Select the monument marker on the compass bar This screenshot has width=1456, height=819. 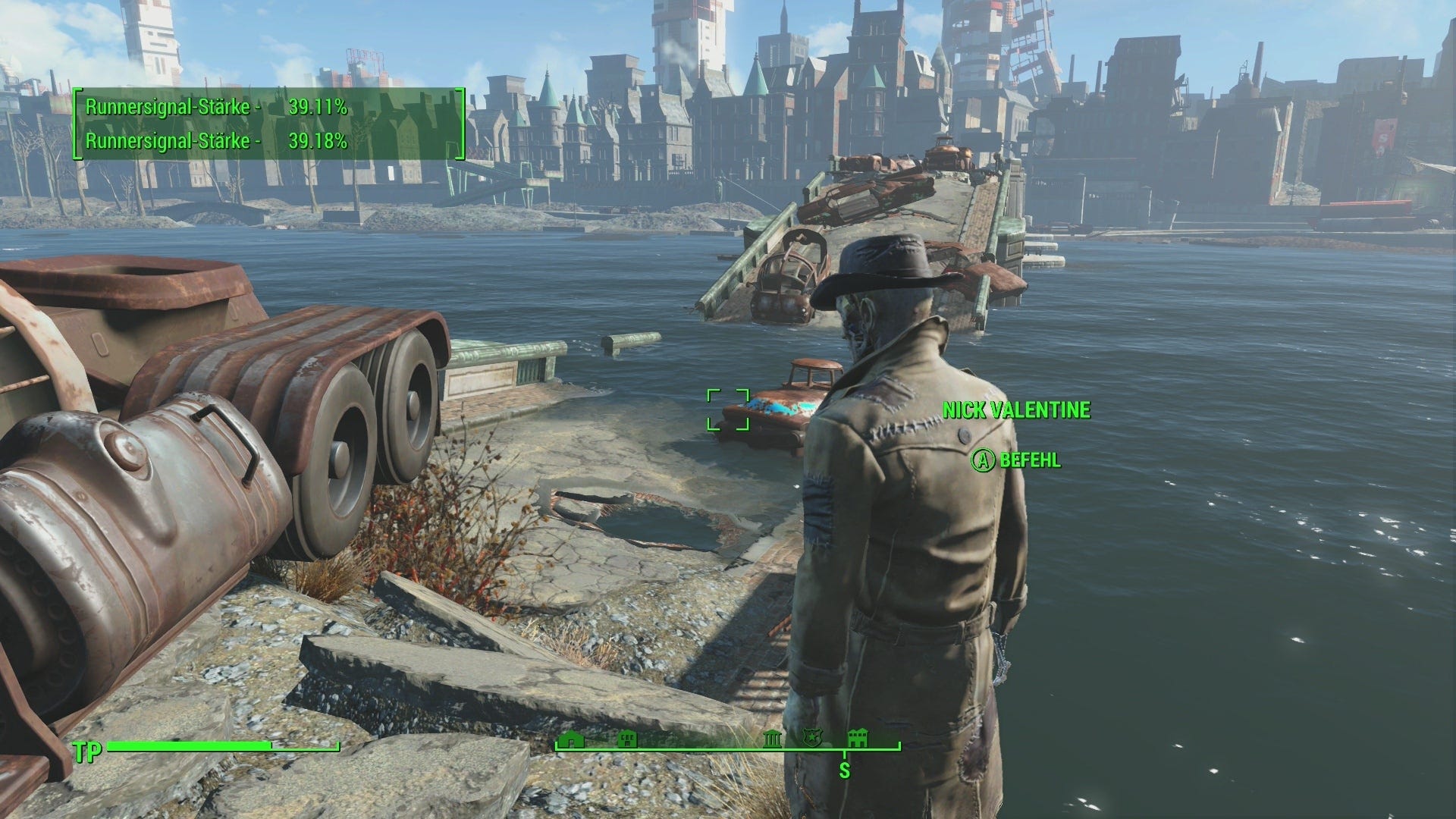(x=770, y=738)
